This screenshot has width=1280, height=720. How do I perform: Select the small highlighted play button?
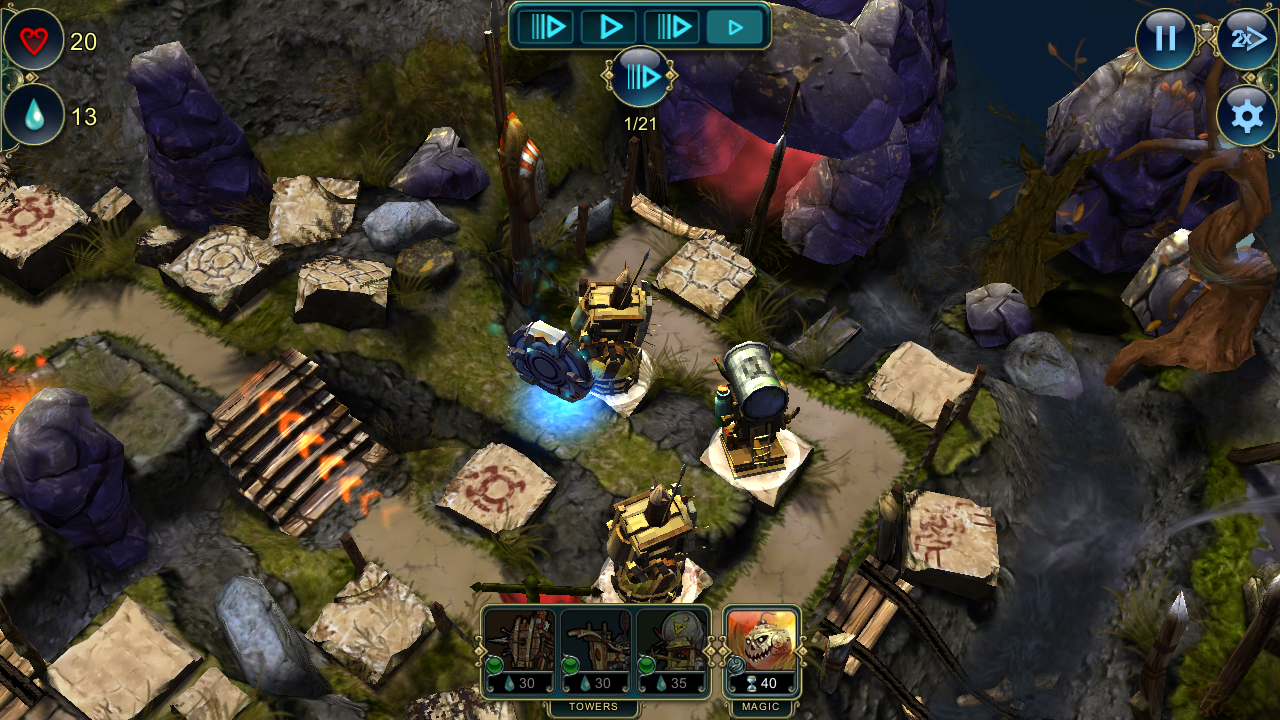[735, 27]
